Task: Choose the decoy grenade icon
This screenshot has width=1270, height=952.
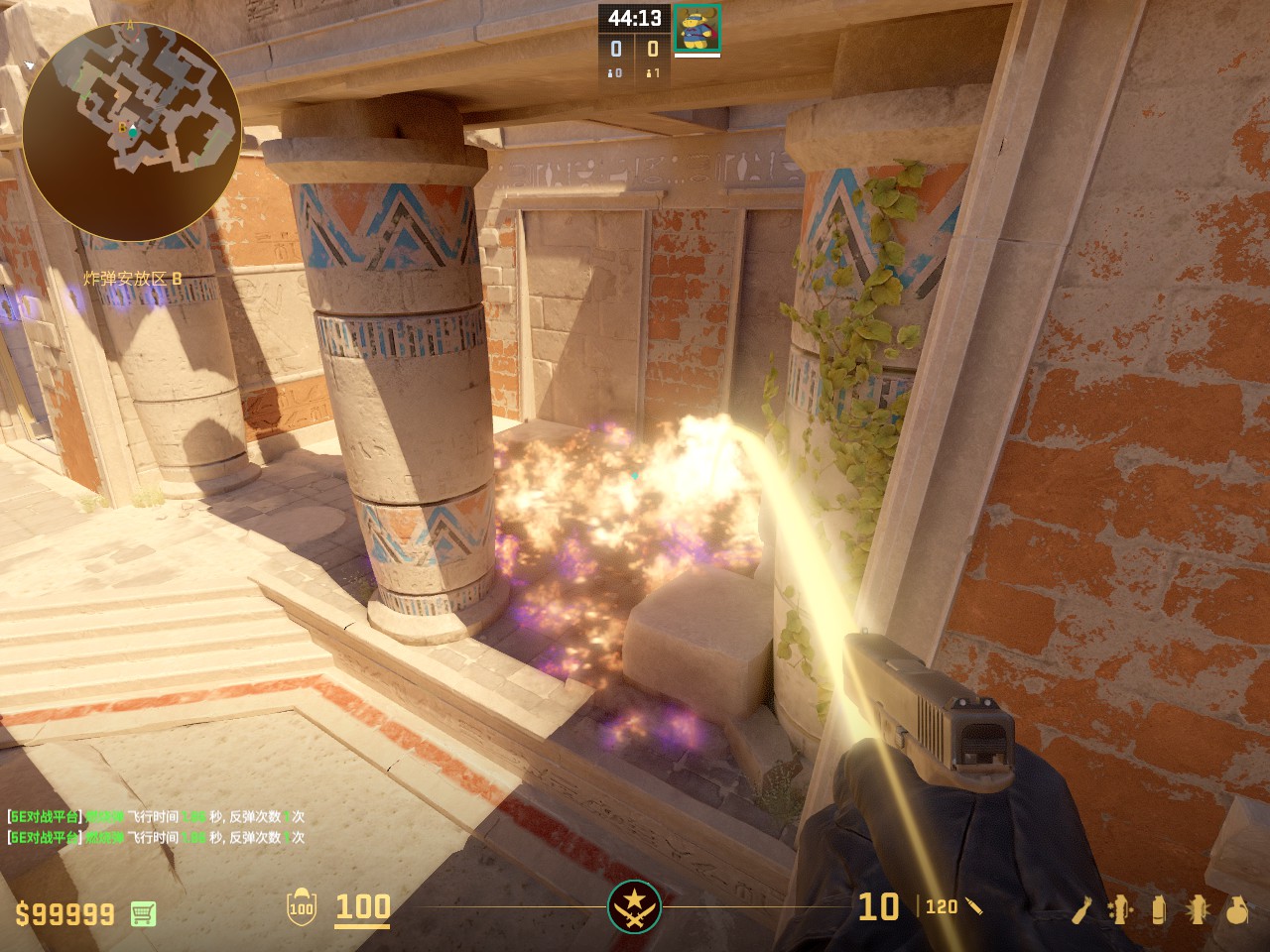Action: click(1121, 909)
